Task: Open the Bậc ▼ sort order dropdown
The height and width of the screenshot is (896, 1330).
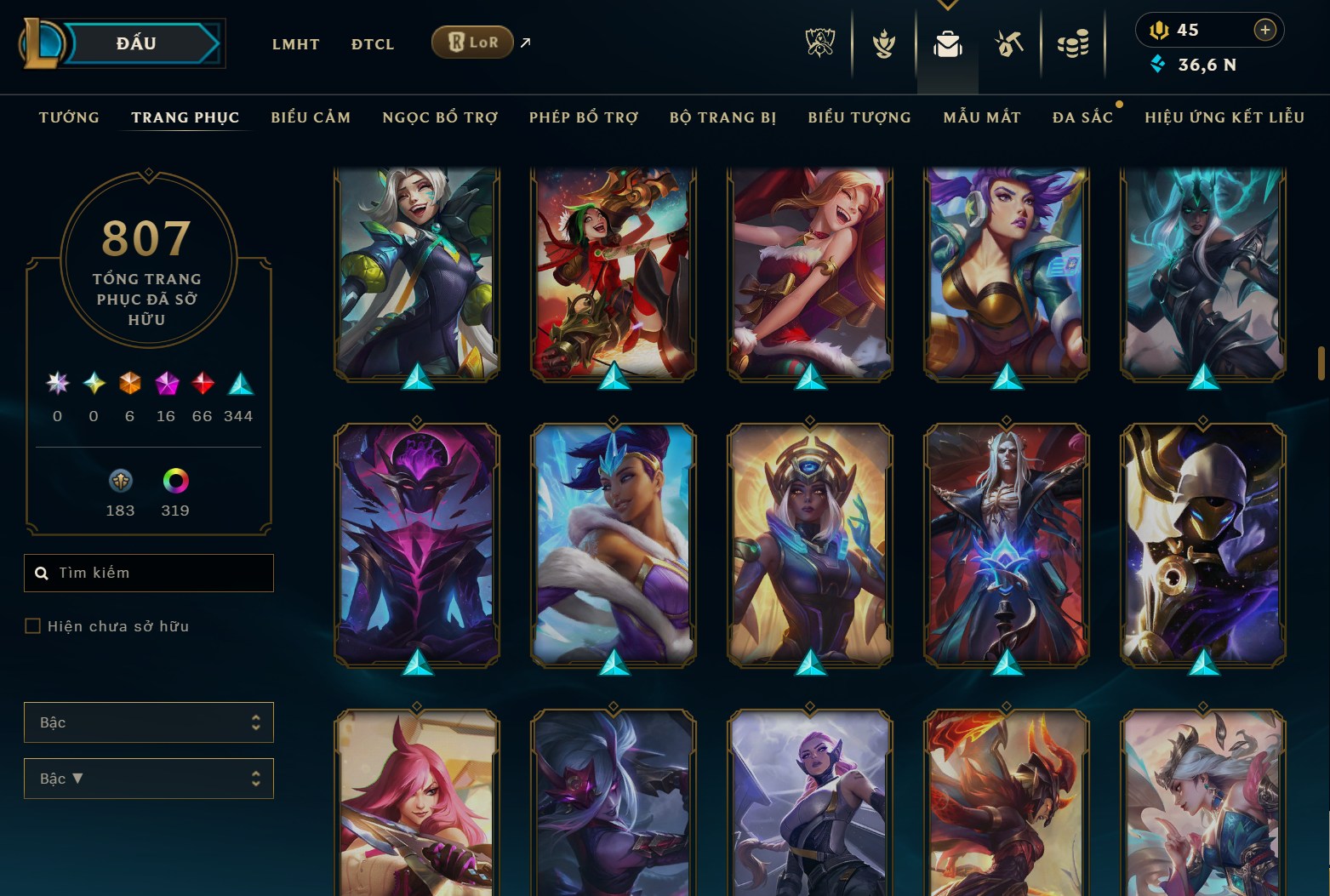Action: (149, 778)
